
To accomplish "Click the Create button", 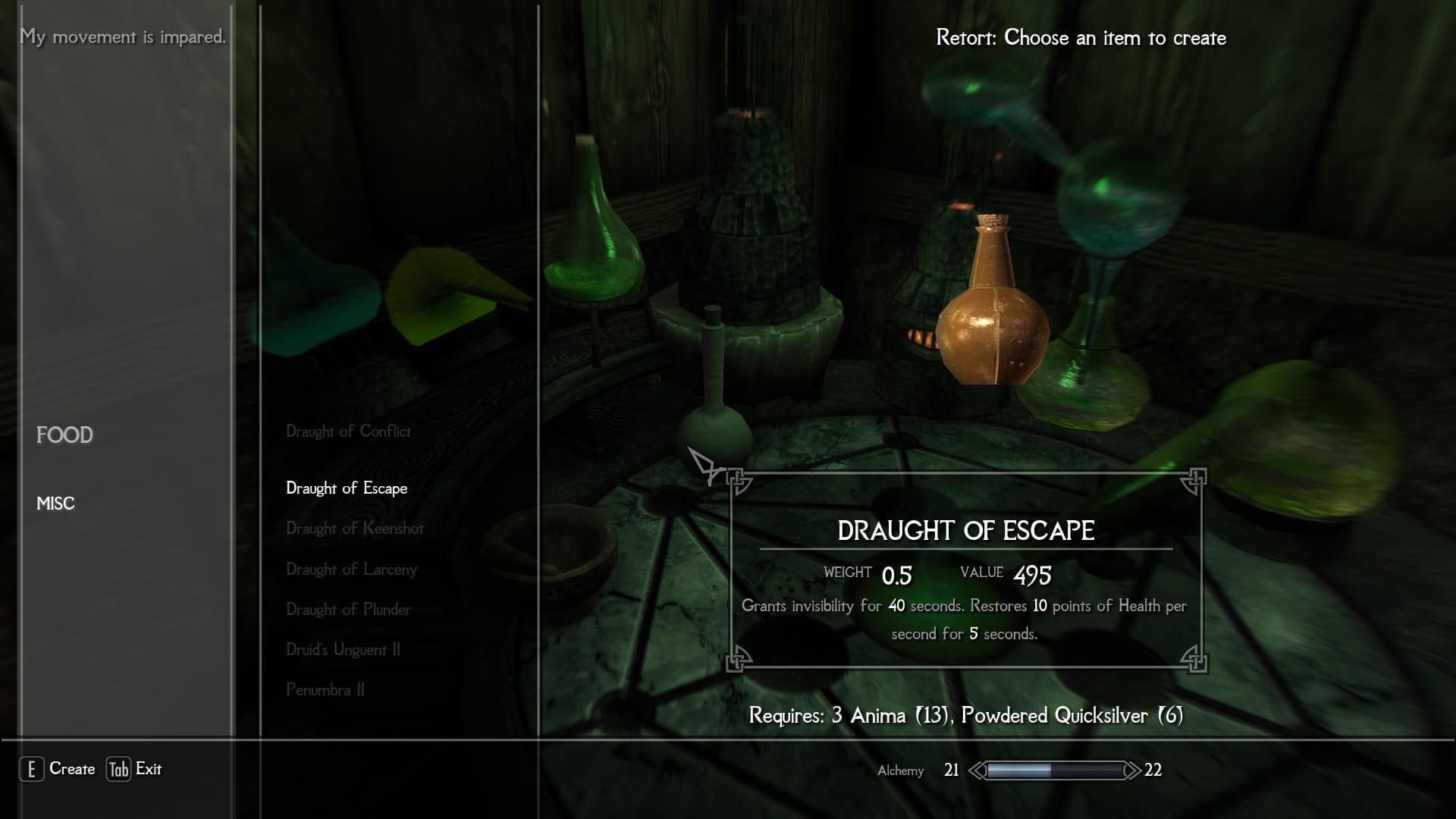I will 58,769.
